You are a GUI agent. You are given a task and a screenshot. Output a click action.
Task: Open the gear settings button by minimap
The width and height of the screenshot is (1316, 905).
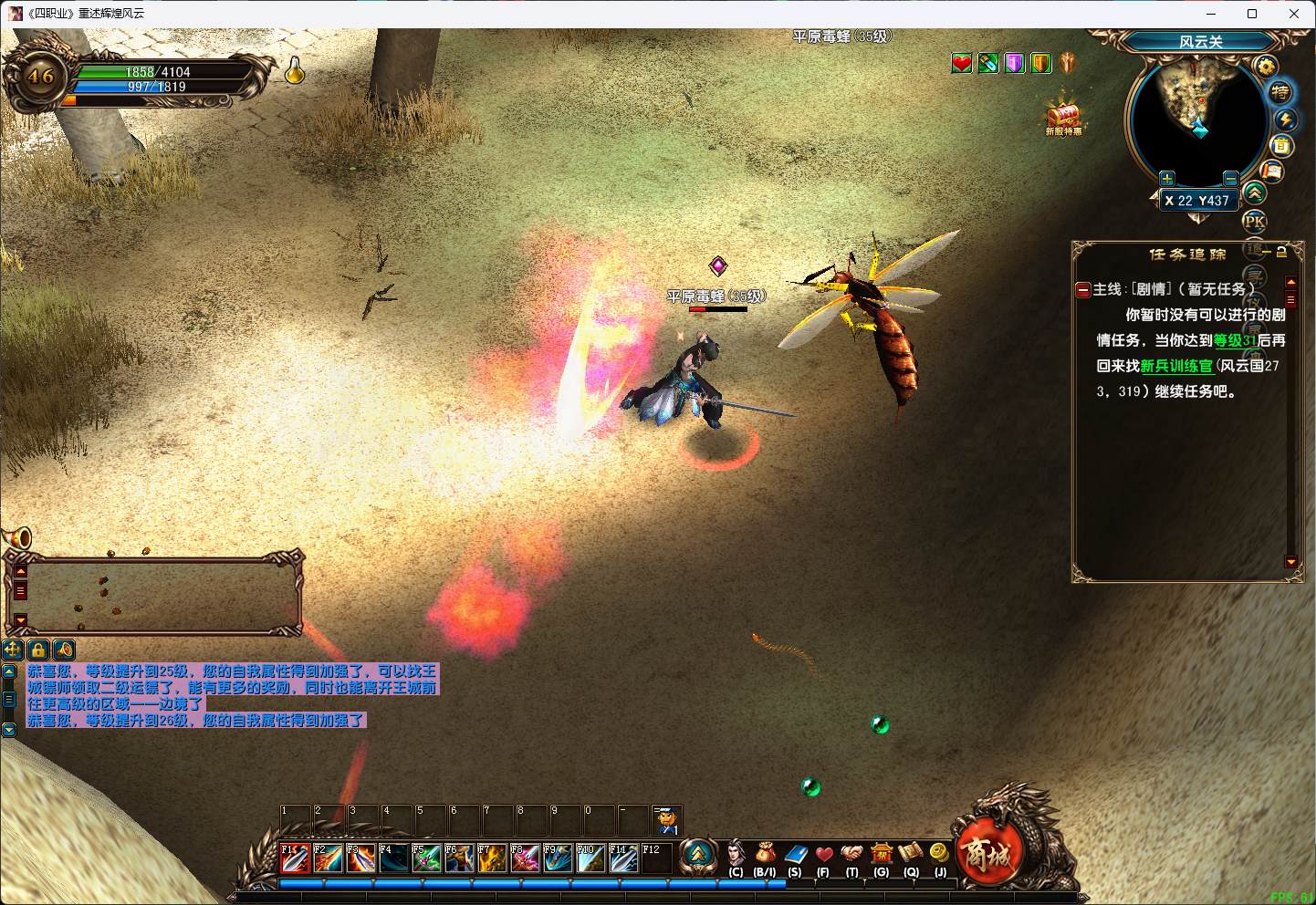point(1265,67)
